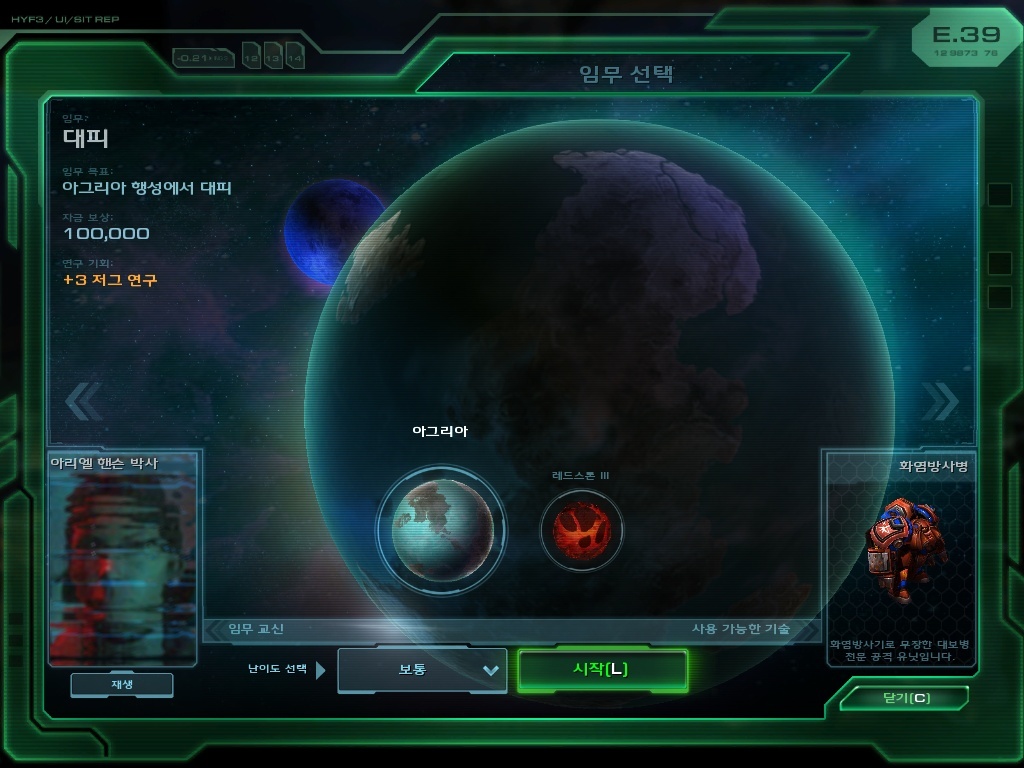Show the 사용 가능한 기술 panel
This screenshot has width=1024, height=768.
point(741,629)
